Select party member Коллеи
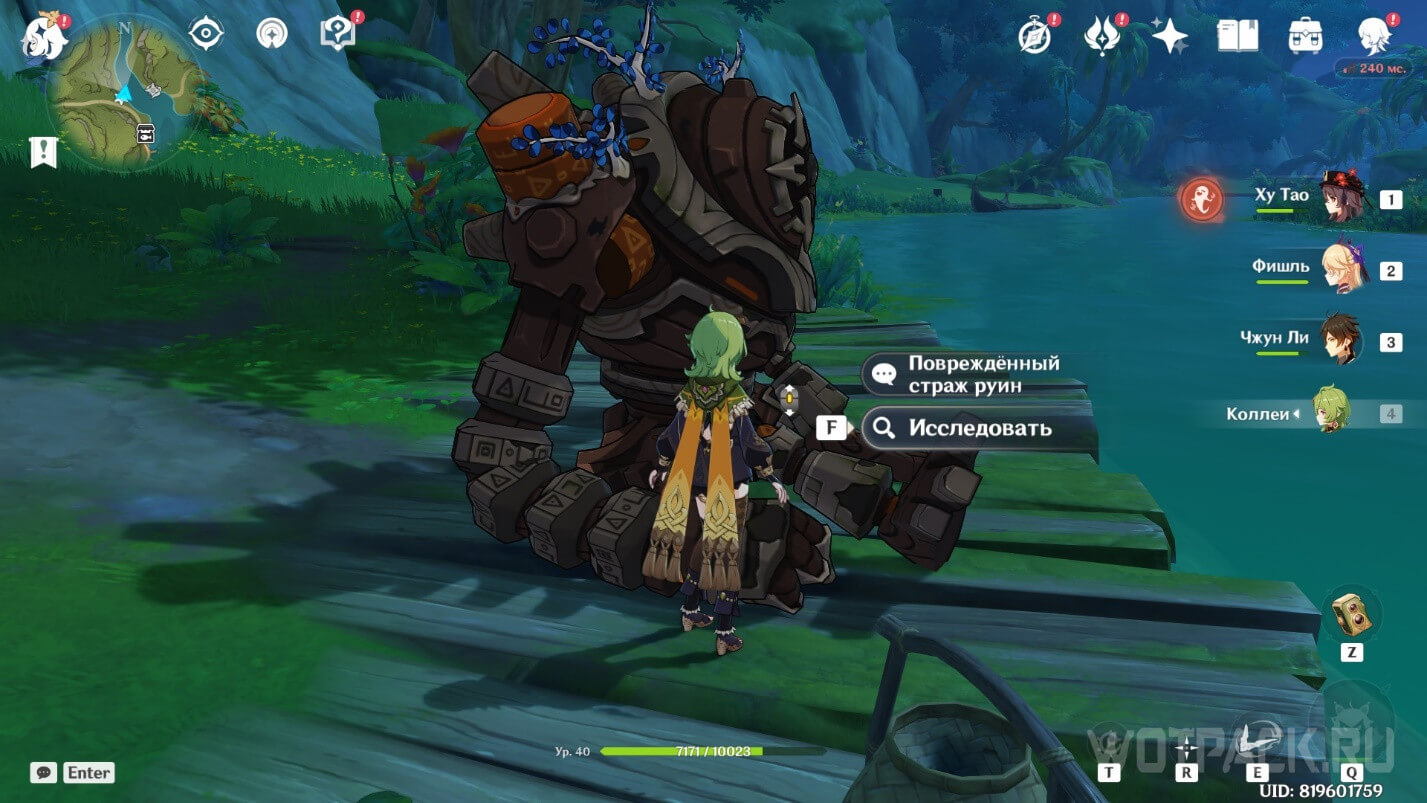This screenshot has width=1427, height=803. 1331,412
